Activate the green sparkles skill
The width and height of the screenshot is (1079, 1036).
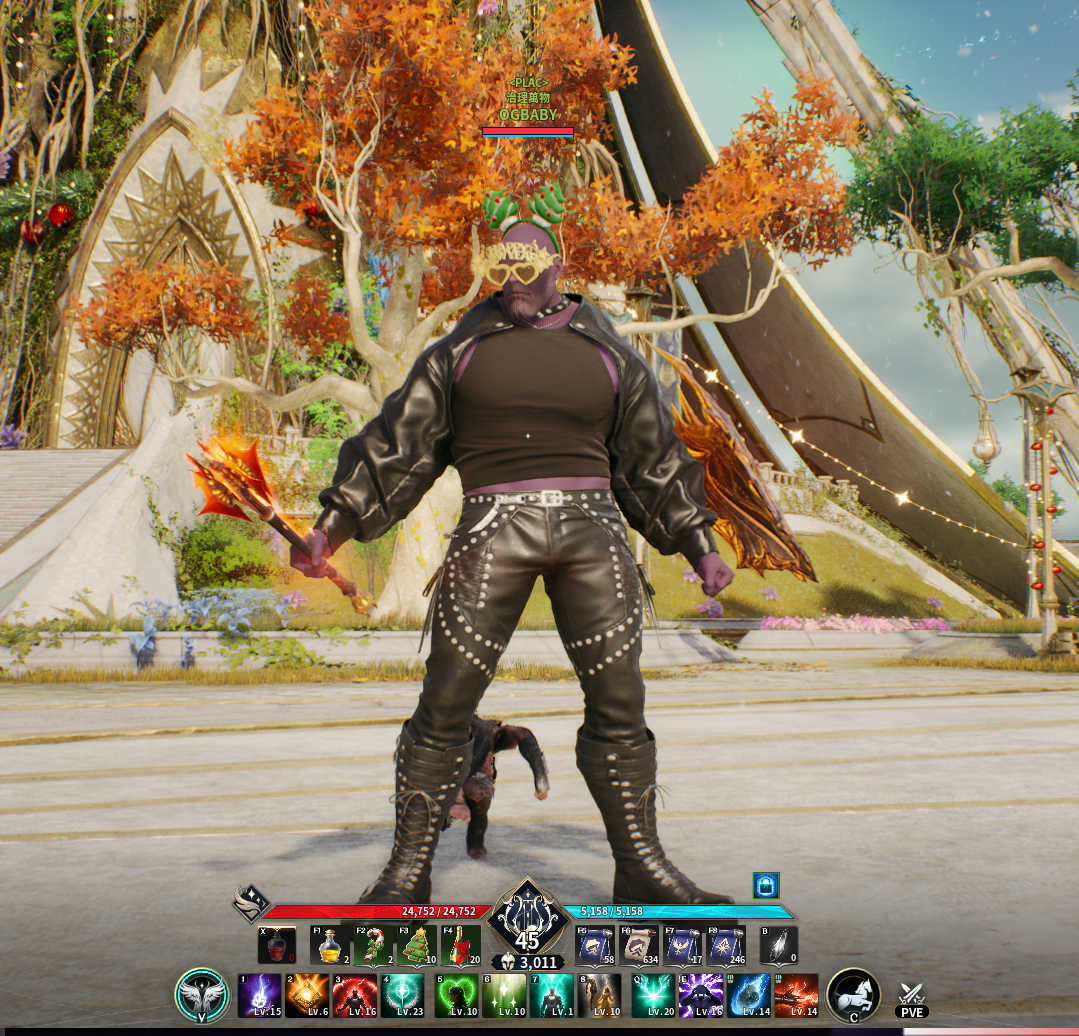click(504, 995)
